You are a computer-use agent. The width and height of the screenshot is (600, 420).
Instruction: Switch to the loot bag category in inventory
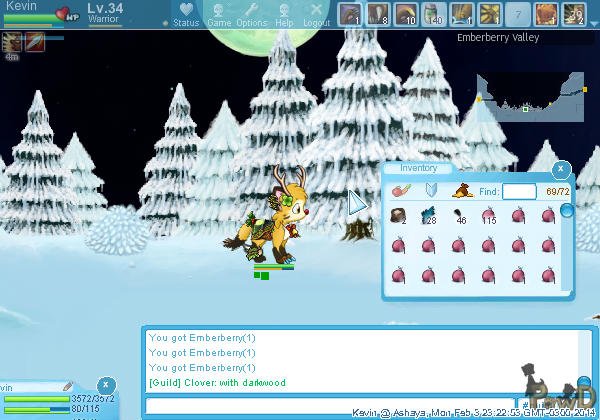click(463, 190)
